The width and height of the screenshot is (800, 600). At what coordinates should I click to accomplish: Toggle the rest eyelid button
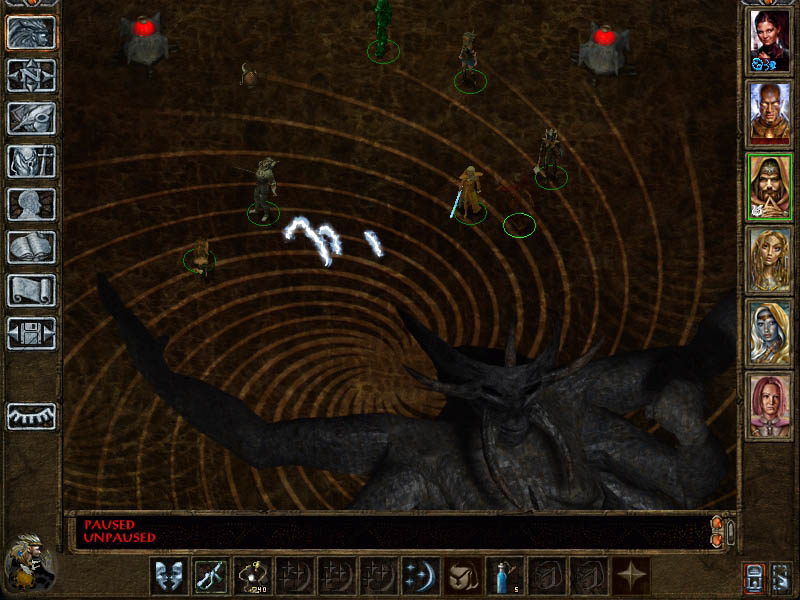pos(32,416)
